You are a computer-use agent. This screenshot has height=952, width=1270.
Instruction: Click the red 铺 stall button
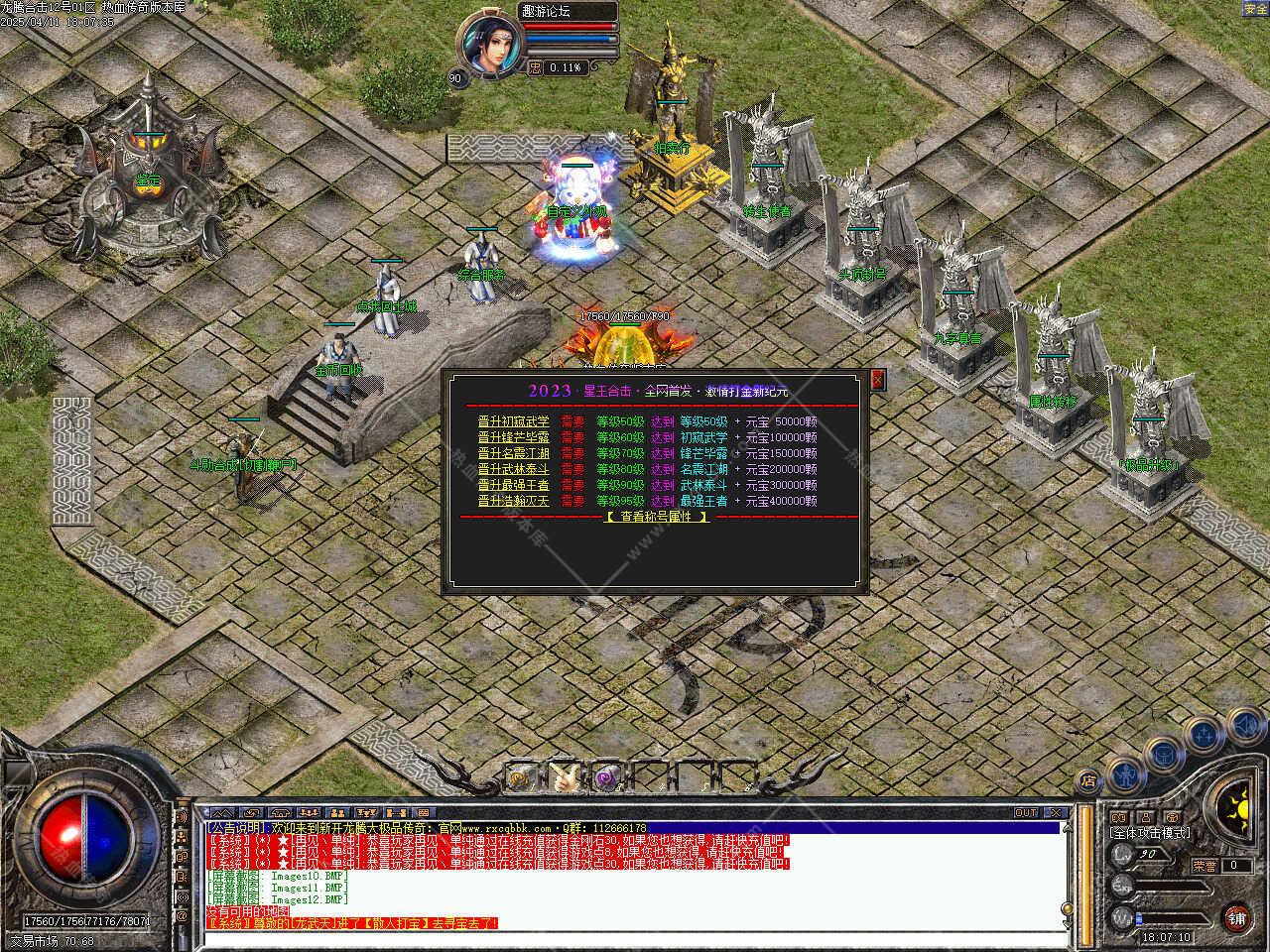pyautogui.click(x=1236, y=917)
